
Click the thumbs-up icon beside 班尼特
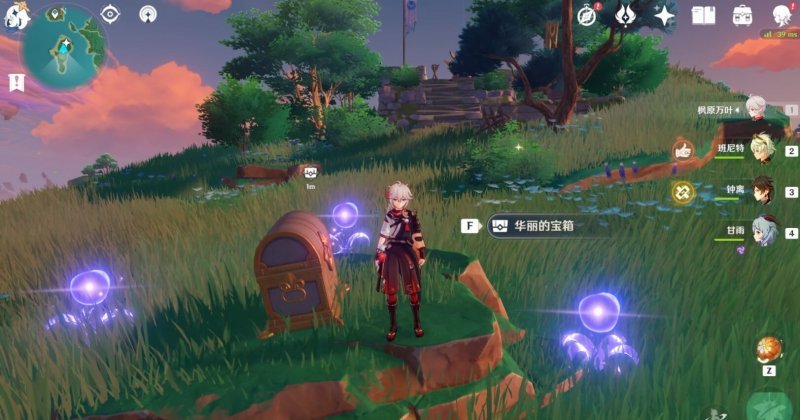pos(683,151)
